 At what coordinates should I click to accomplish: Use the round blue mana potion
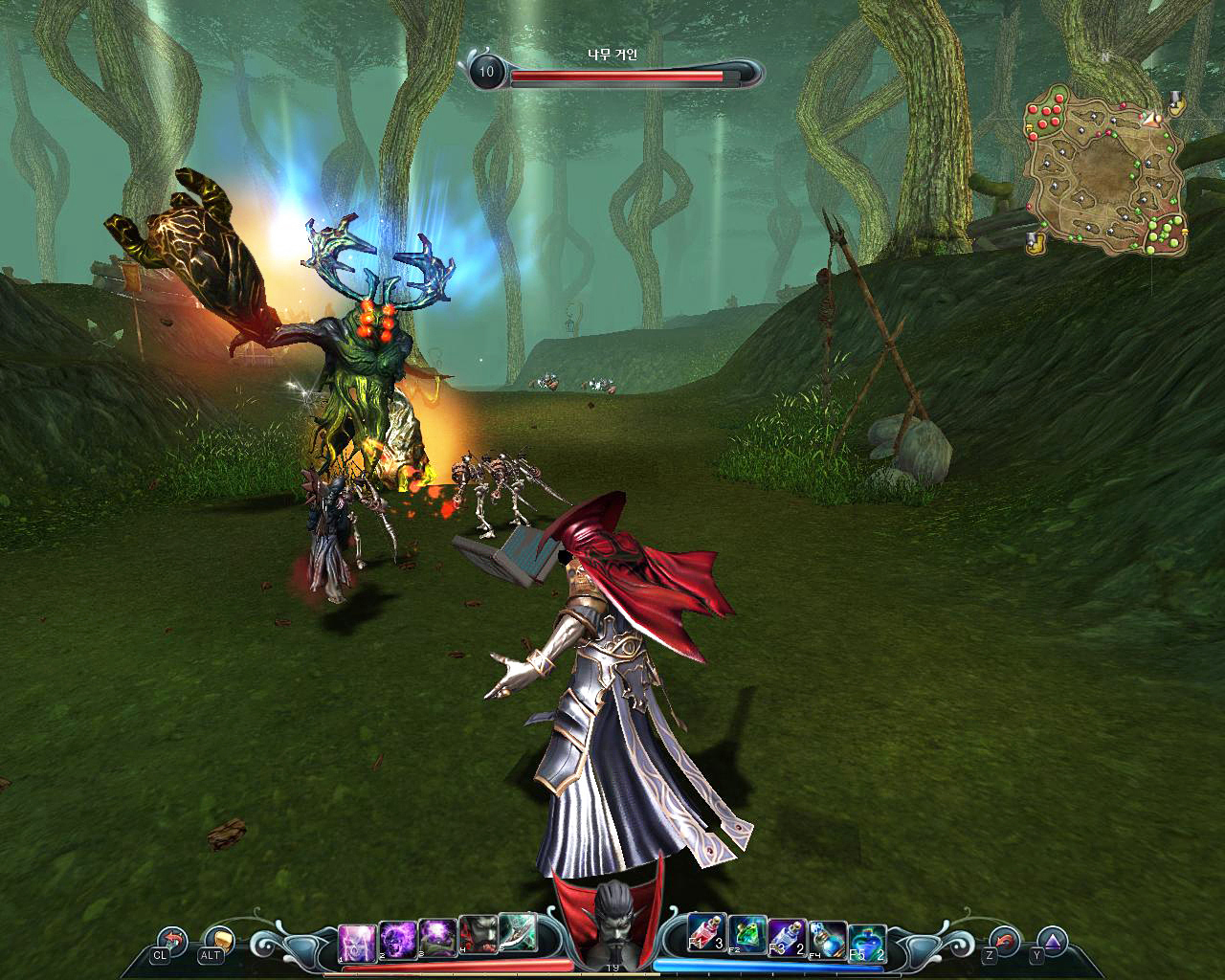tap(867, 941)
